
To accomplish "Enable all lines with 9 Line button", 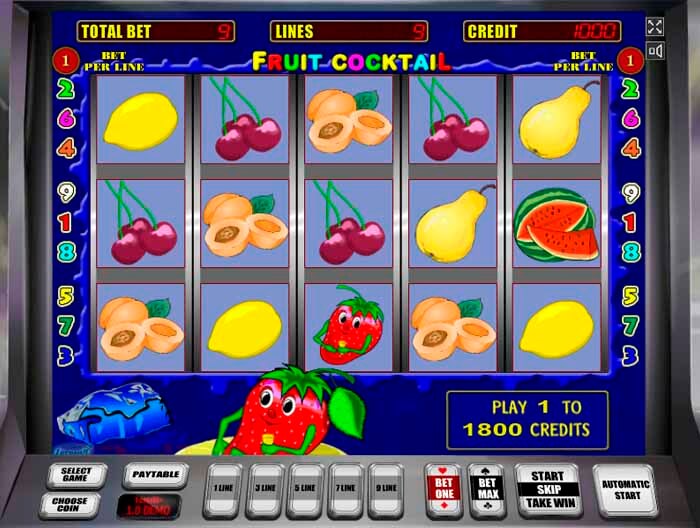I will 386,489.
